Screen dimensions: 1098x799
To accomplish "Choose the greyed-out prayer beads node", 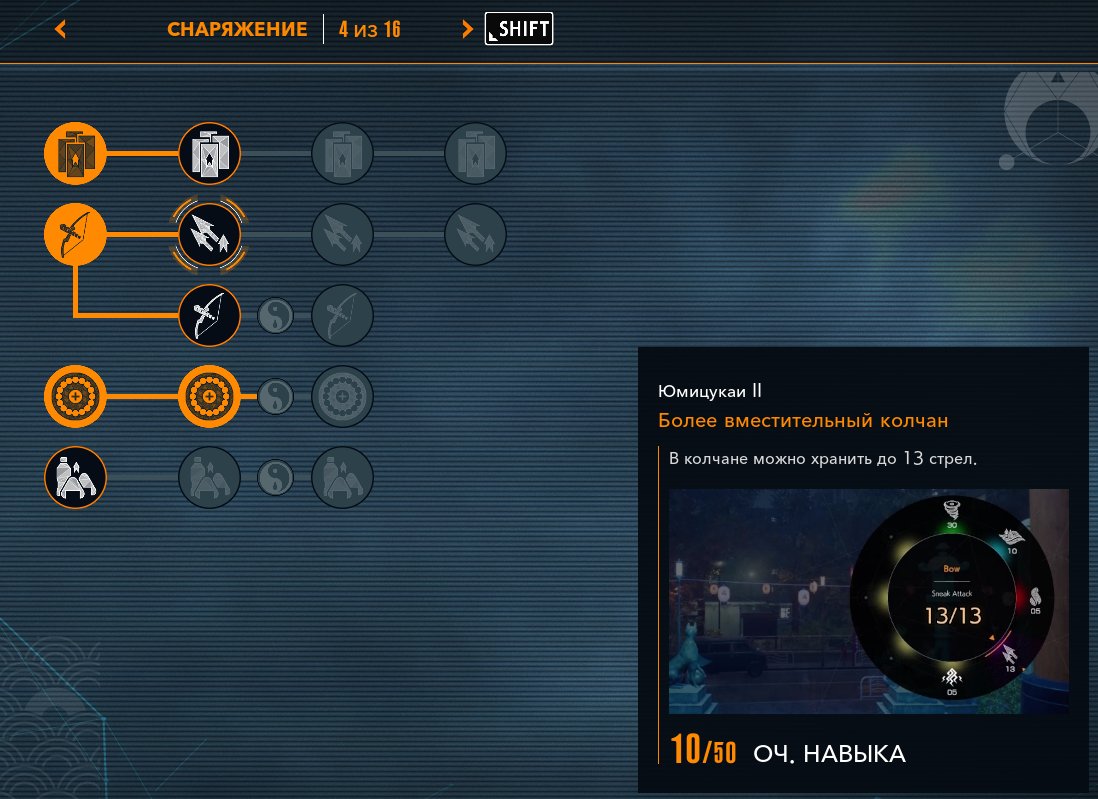I will pos(343,397).
